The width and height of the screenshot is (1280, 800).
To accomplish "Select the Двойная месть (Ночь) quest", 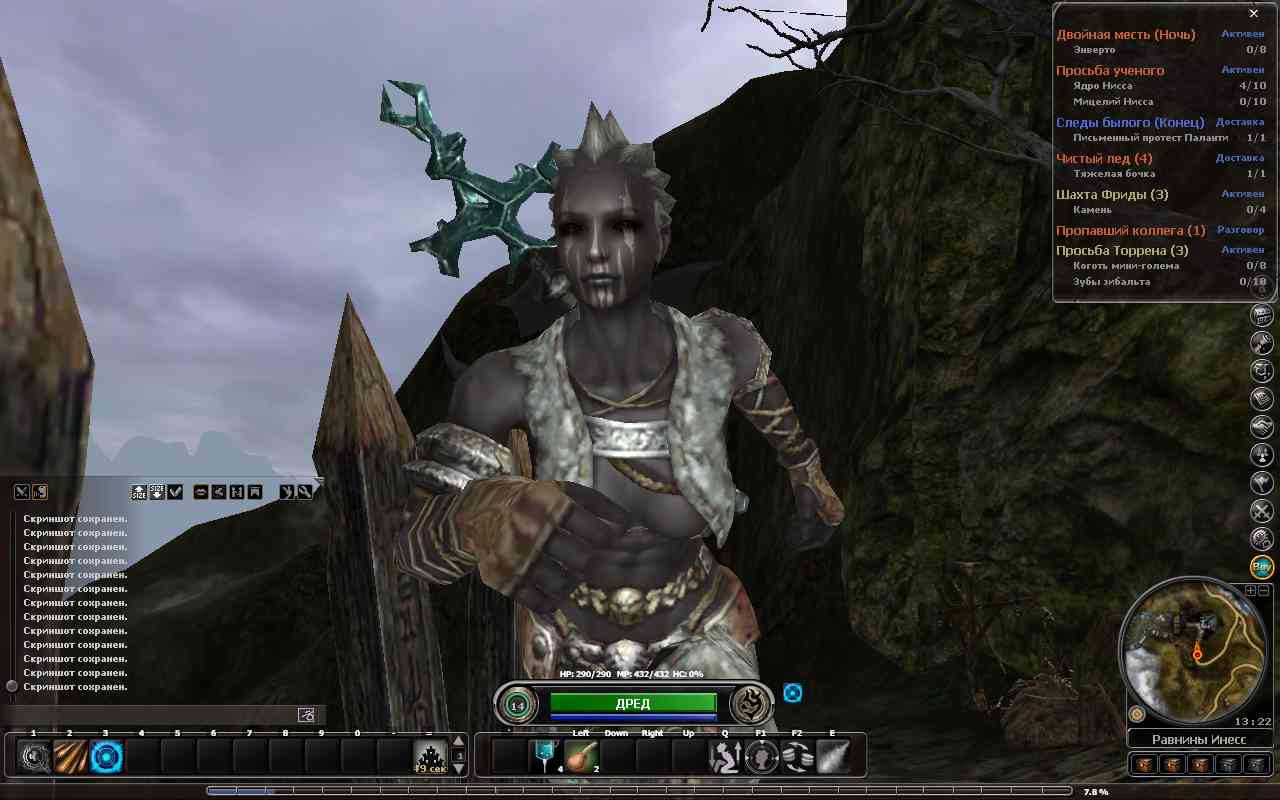I will click(1125, 35).
